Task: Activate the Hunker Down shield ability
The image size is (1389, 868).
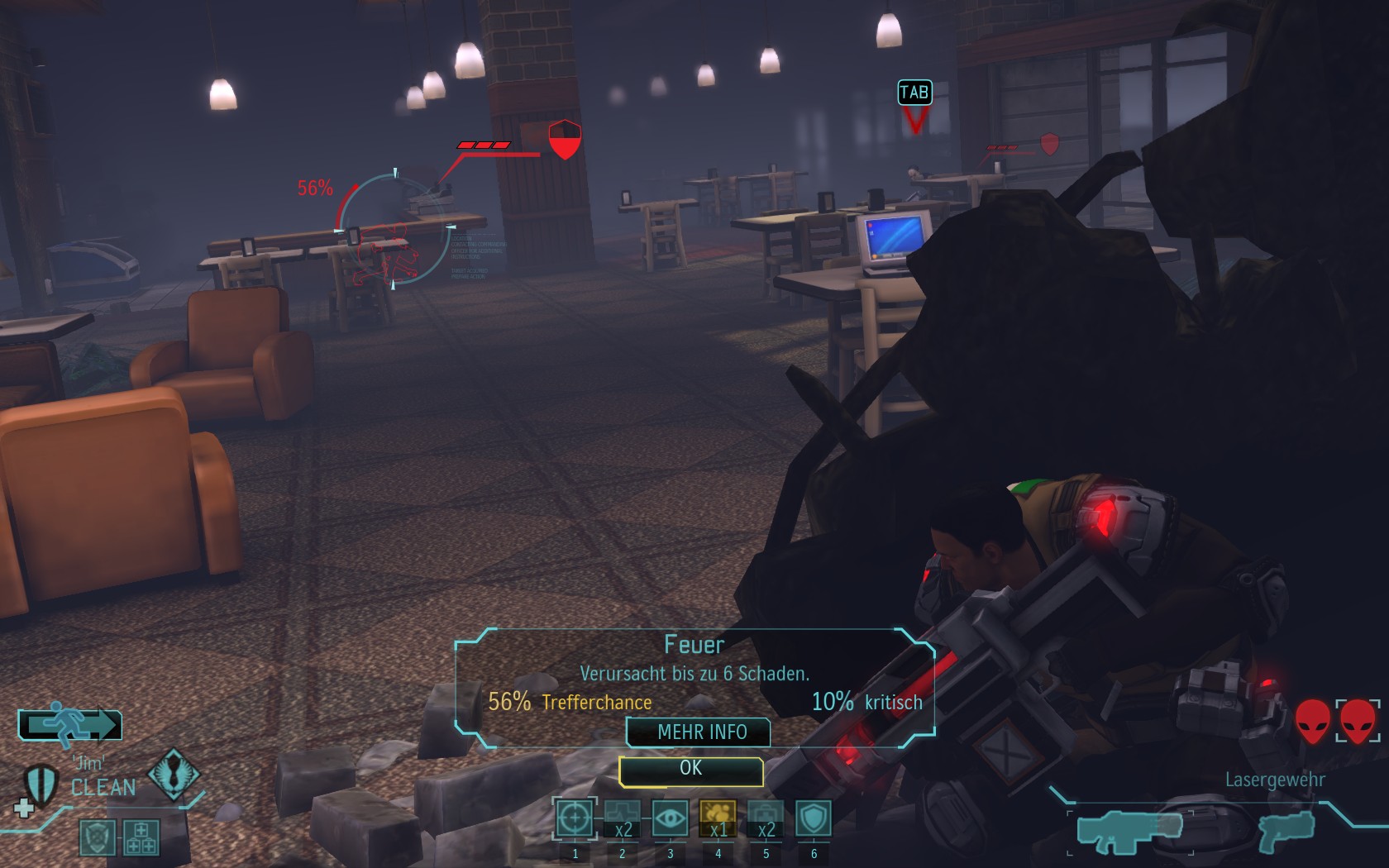Action: pyautogui.click(x=814, y=819)
